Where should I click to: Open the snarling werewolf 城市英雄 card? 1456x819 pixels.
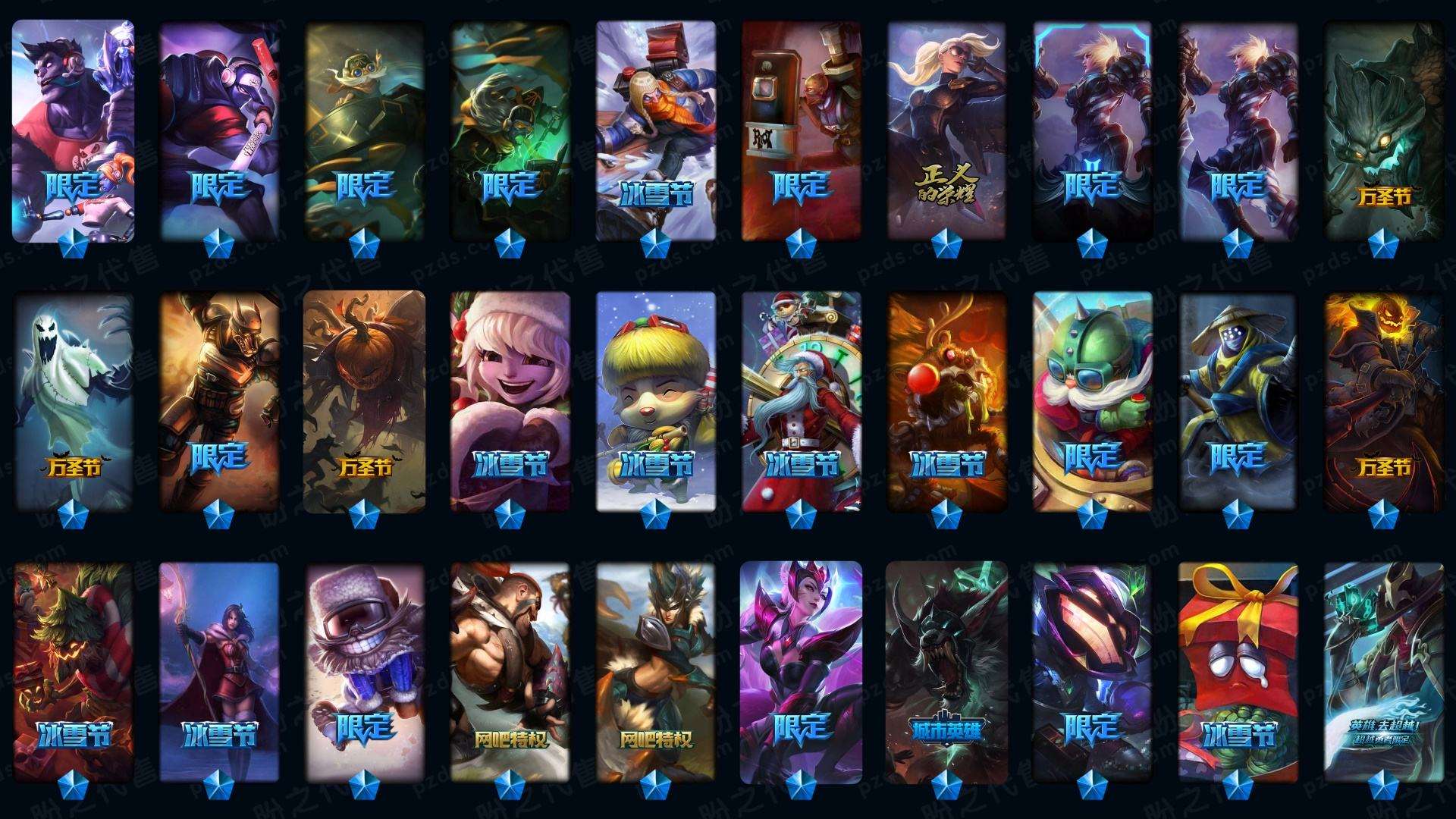coord(947,672)
